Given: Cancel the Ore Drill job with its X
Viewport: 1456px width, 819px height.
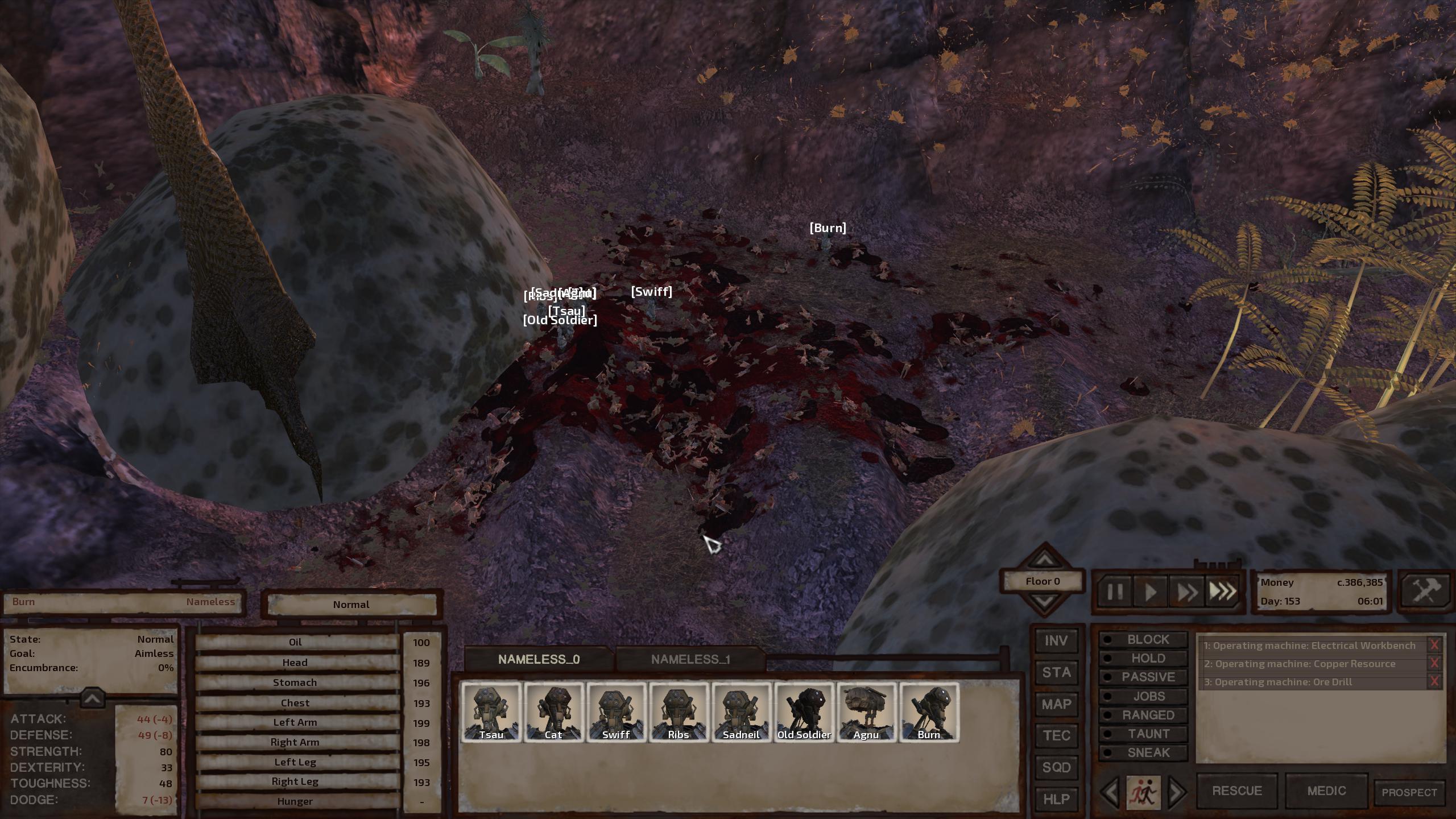Looking at the screenshot, I should pos(1438,682).
